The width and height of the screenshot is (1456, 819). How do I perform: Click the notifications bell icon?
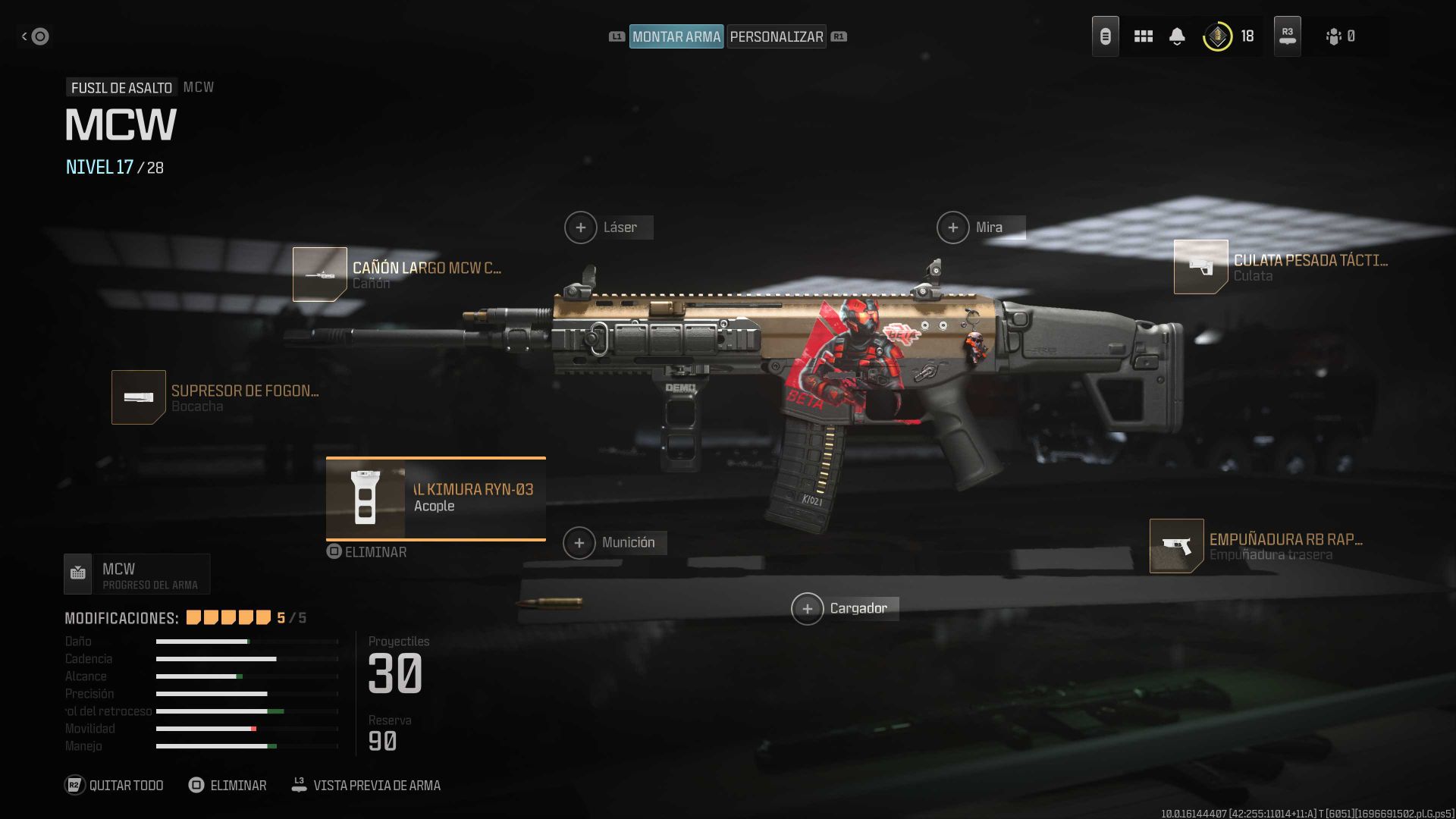[1178, 36]
